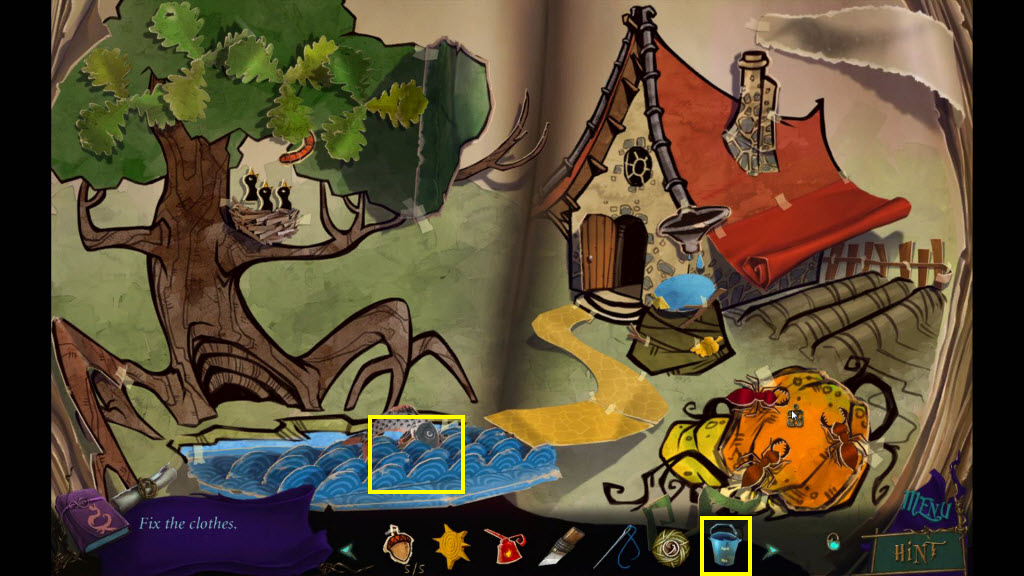Show previous inventory items with left arrow

(348, 549)
